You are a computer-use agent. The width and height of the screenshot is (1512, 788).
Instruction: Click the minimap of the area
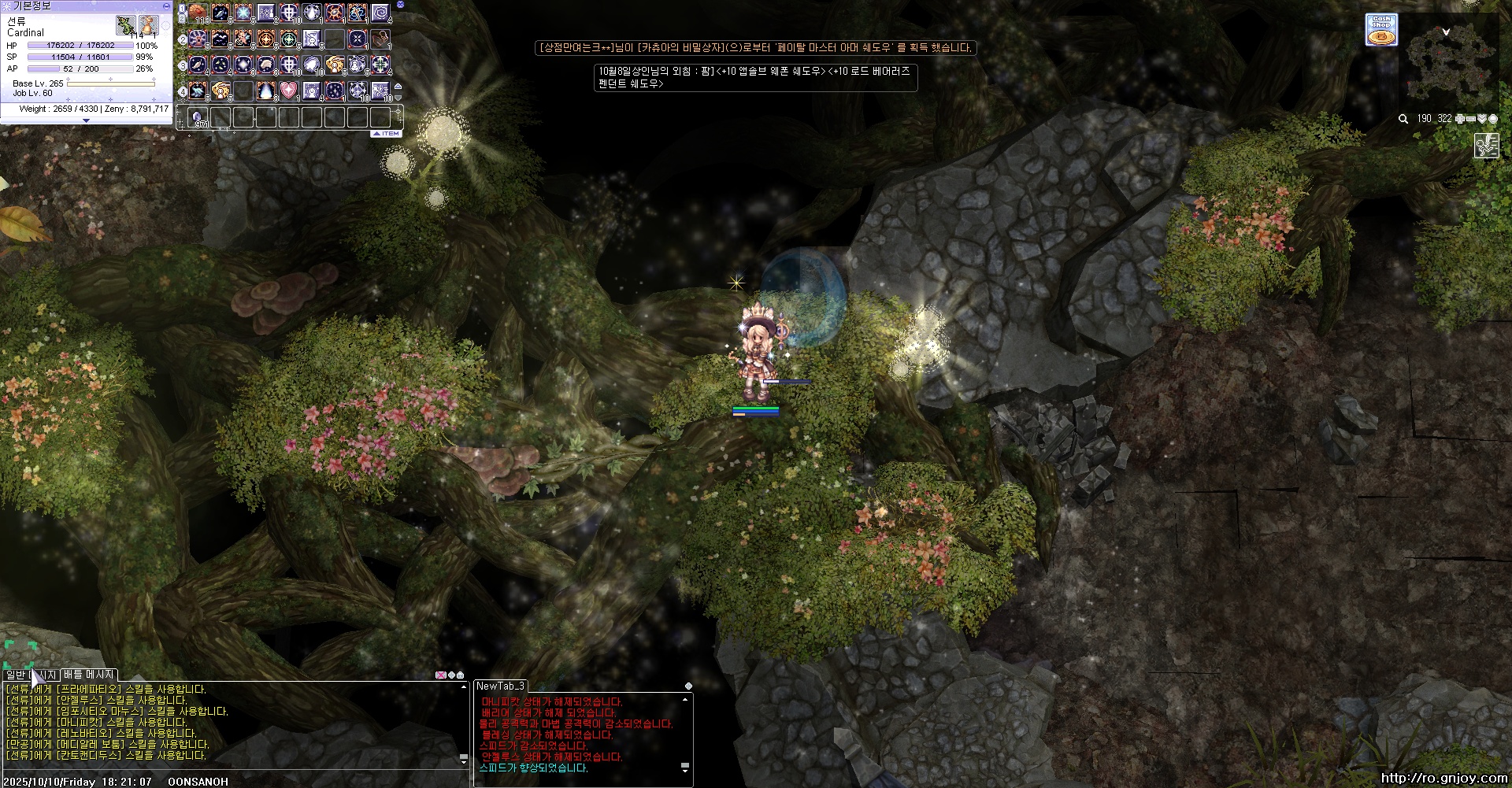[x=1451, y=61]
